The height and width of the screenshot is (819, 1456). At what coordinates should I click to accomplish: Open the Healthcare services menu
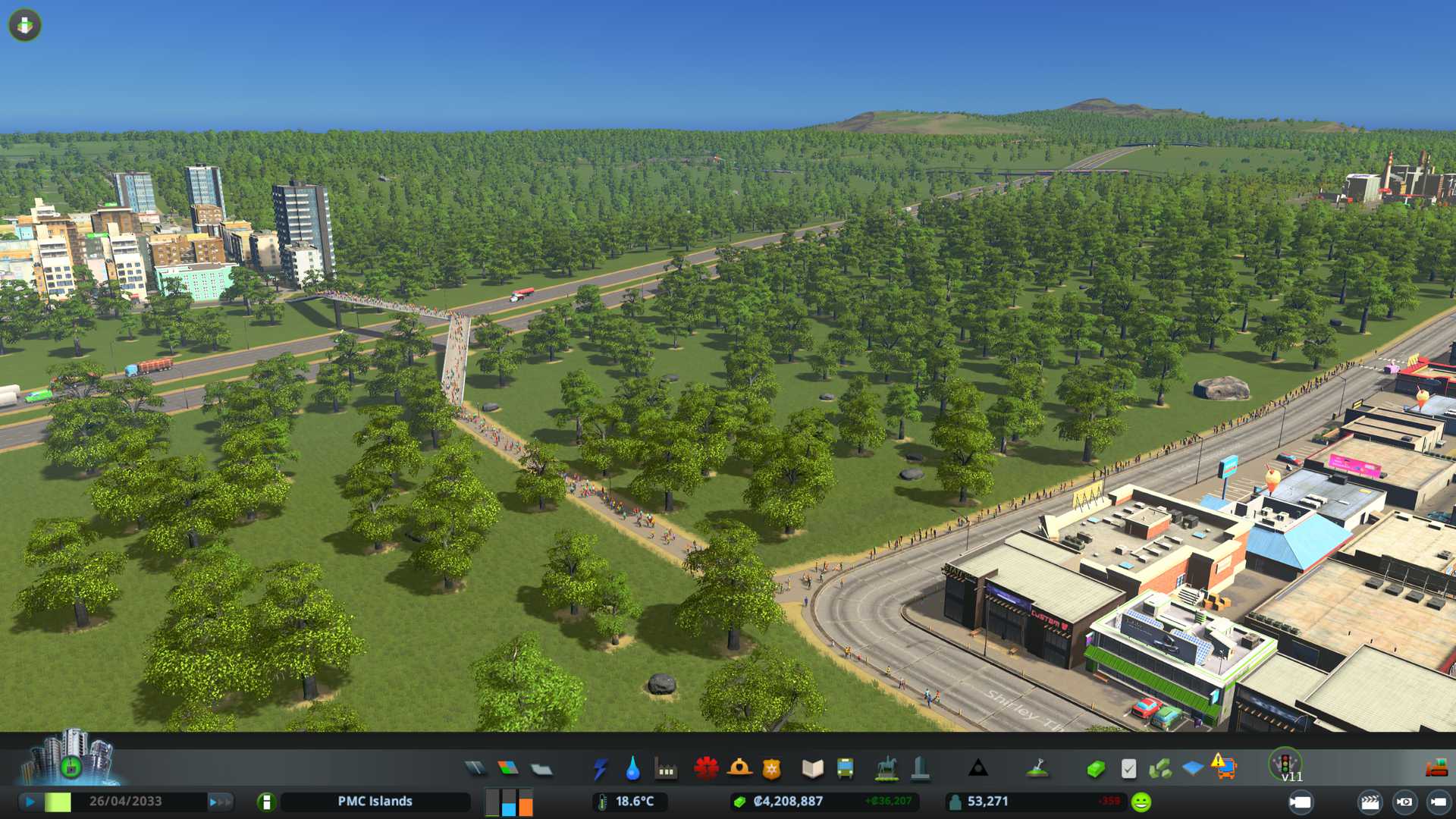[x=706, y=769]
